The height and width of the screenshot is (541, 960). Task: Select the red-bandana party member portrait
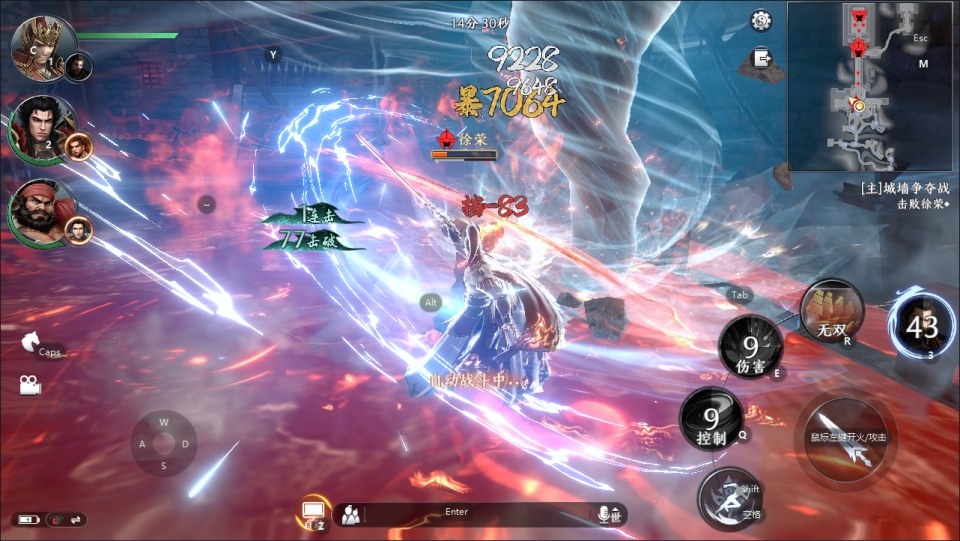pyautogui.click(x=40, y=211)
